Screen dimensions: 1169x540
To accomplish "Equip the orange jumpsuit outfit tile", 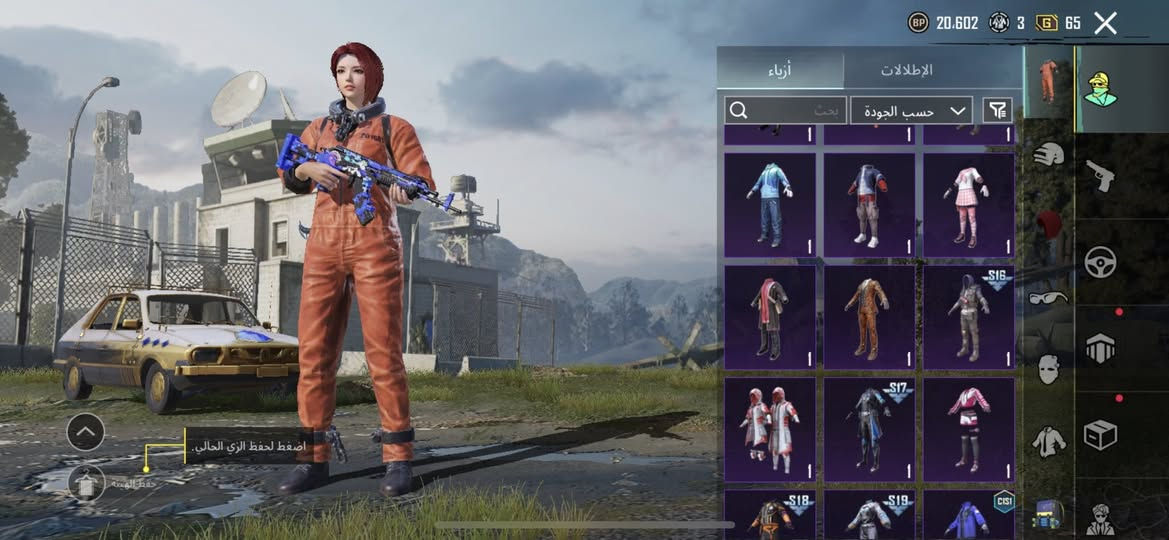I will pos(869,317).
